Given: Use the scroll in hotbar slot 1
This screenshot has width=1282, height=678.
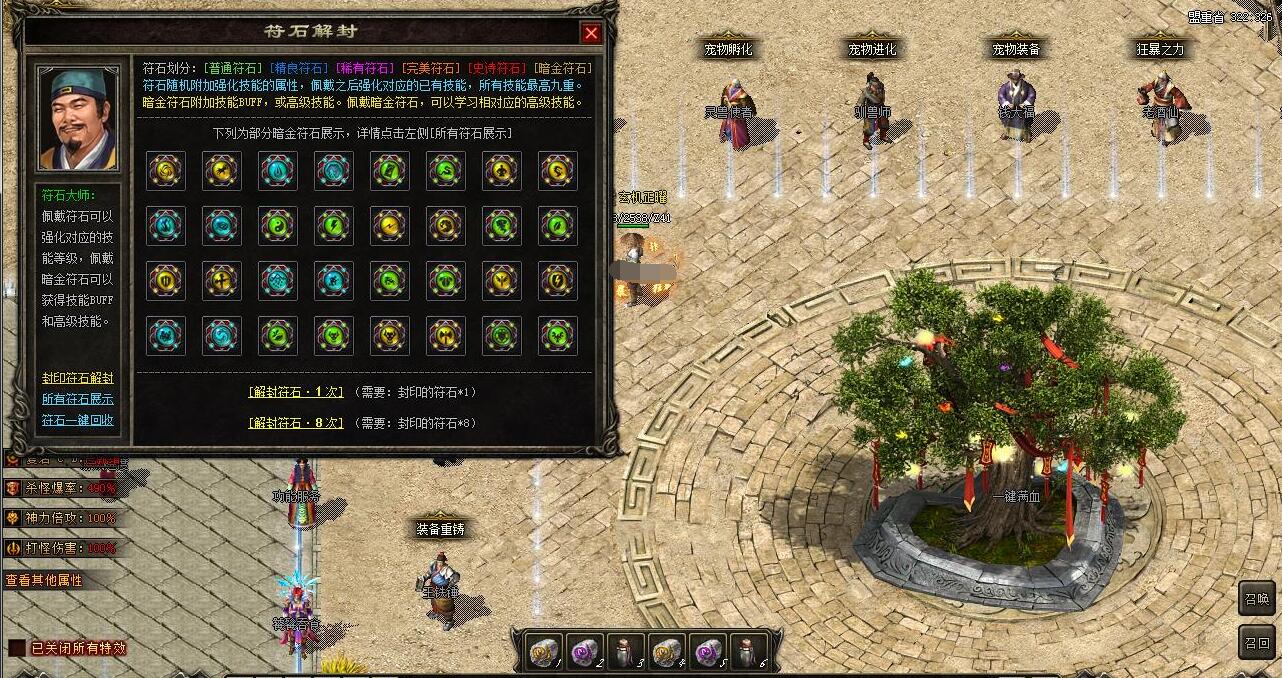Looking at the screenshot, I should tap(543, 651).
